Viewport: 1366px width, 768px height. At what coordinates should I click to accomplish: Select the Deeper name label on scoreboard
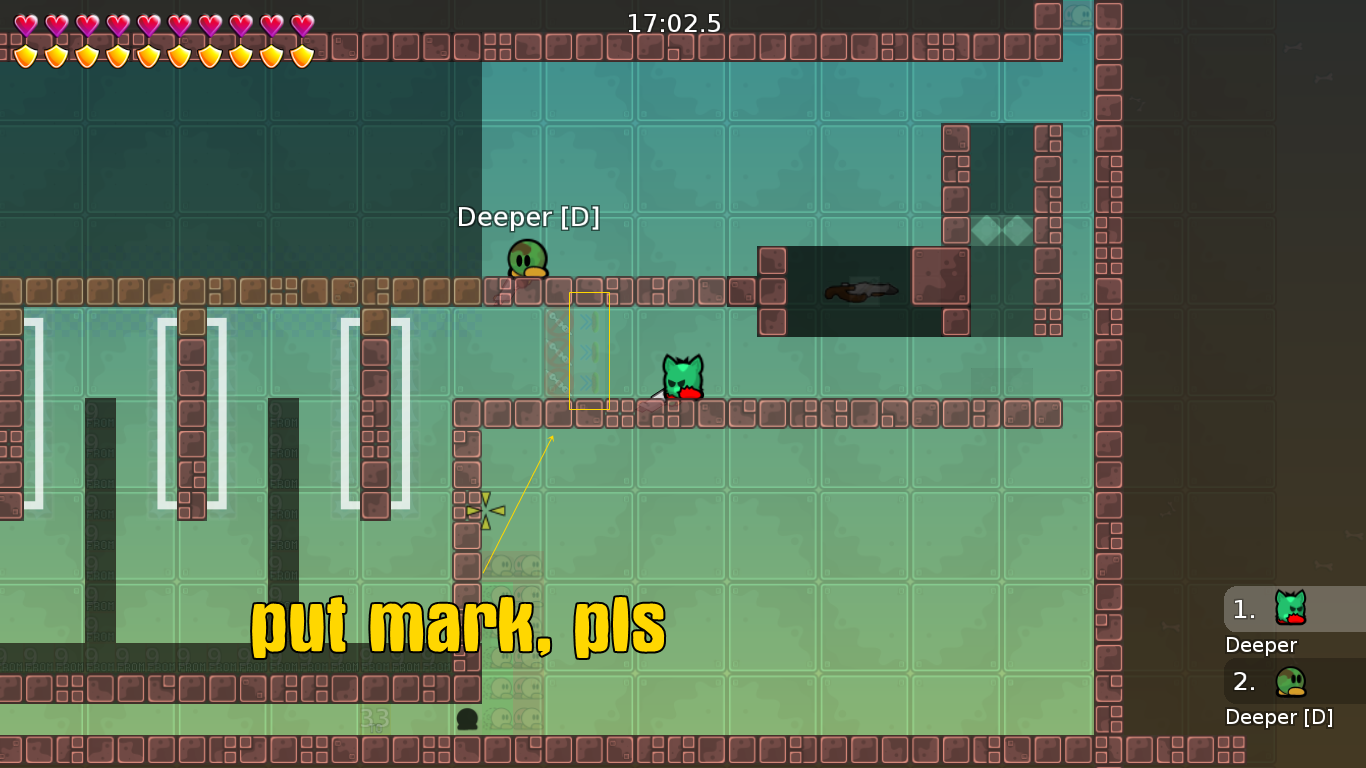[x=1261, y=645]
